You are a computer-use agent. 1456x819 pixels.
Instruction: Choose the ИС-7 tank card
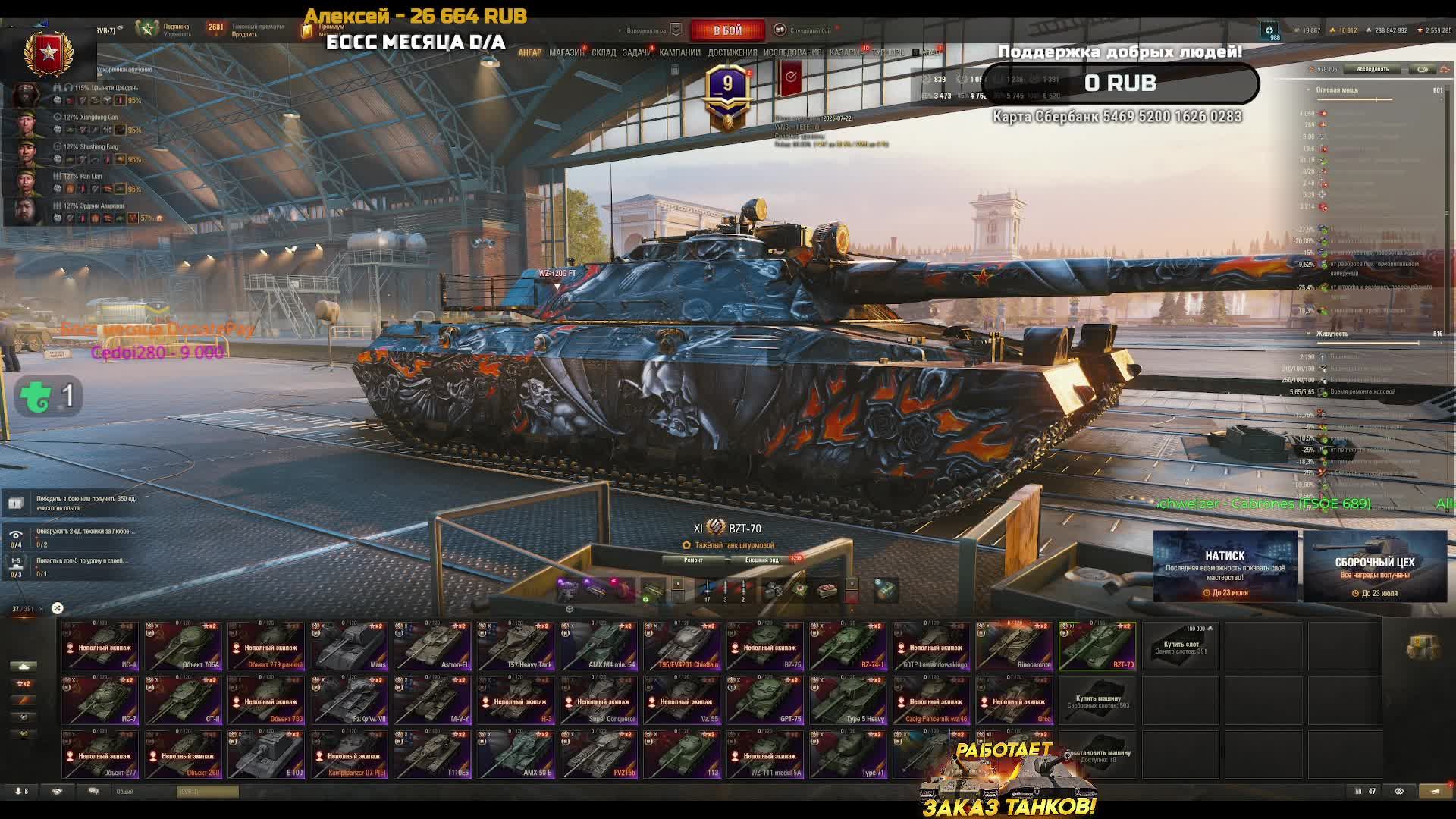pyautogui.click(x=100, y=700)
